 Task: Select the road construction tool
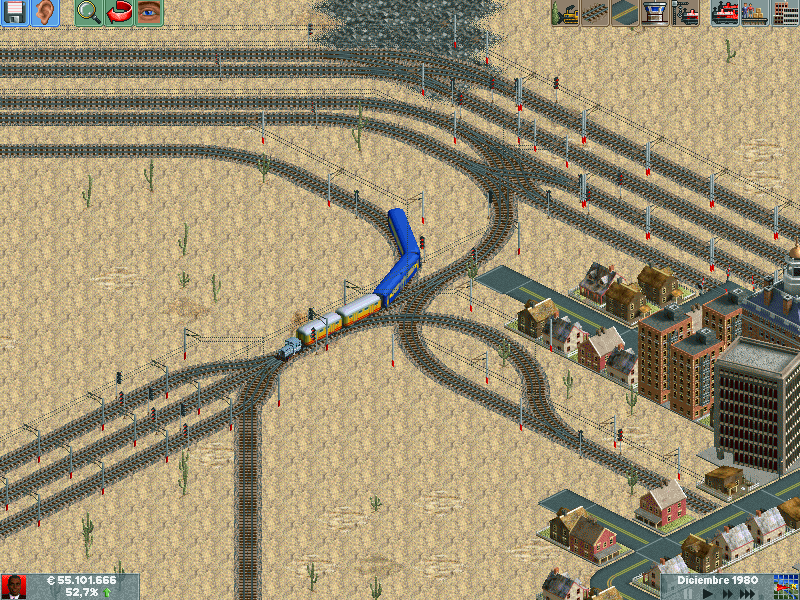tap(624, 13)
